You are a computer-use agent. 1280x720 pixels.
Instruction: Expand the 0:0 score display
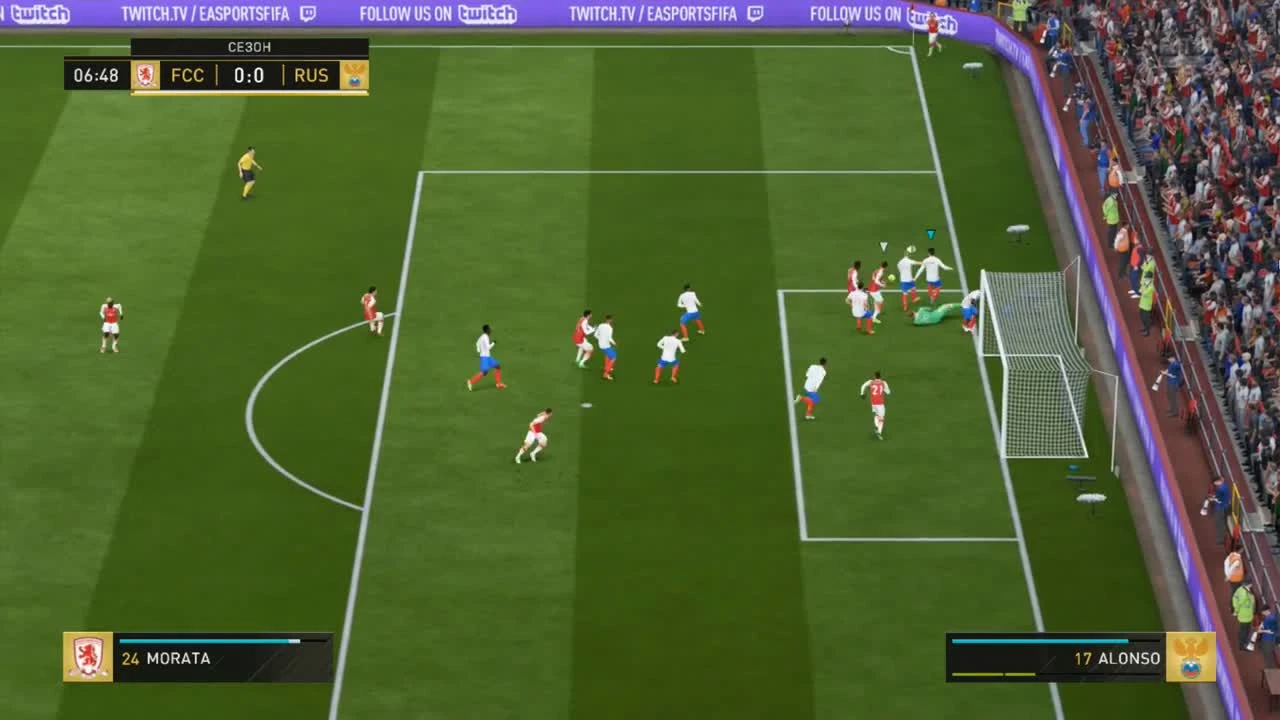point(251,75)
